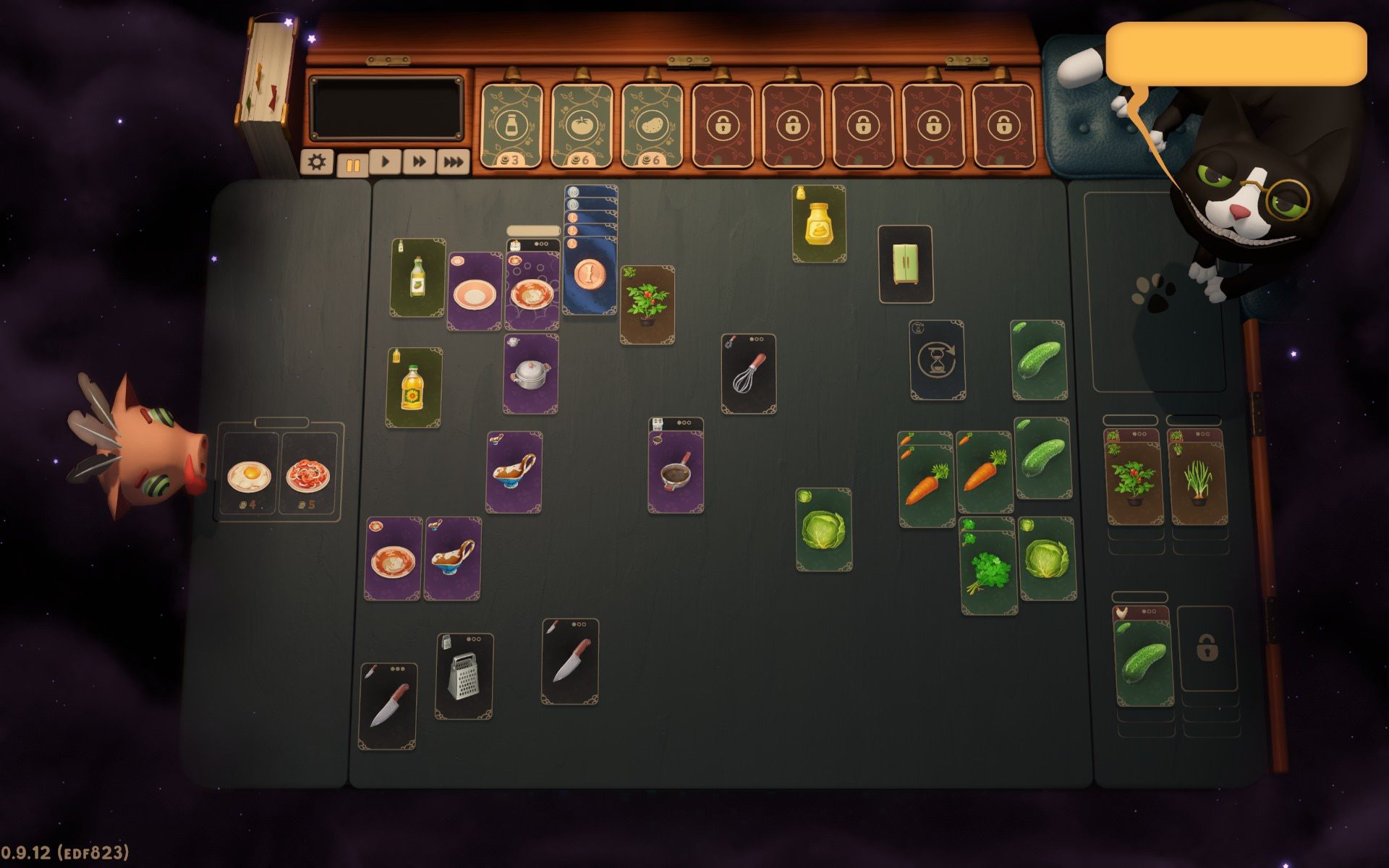The image size is (1389, 868).
Task: Select the sunflower oil card
Action: pos(413,388)
